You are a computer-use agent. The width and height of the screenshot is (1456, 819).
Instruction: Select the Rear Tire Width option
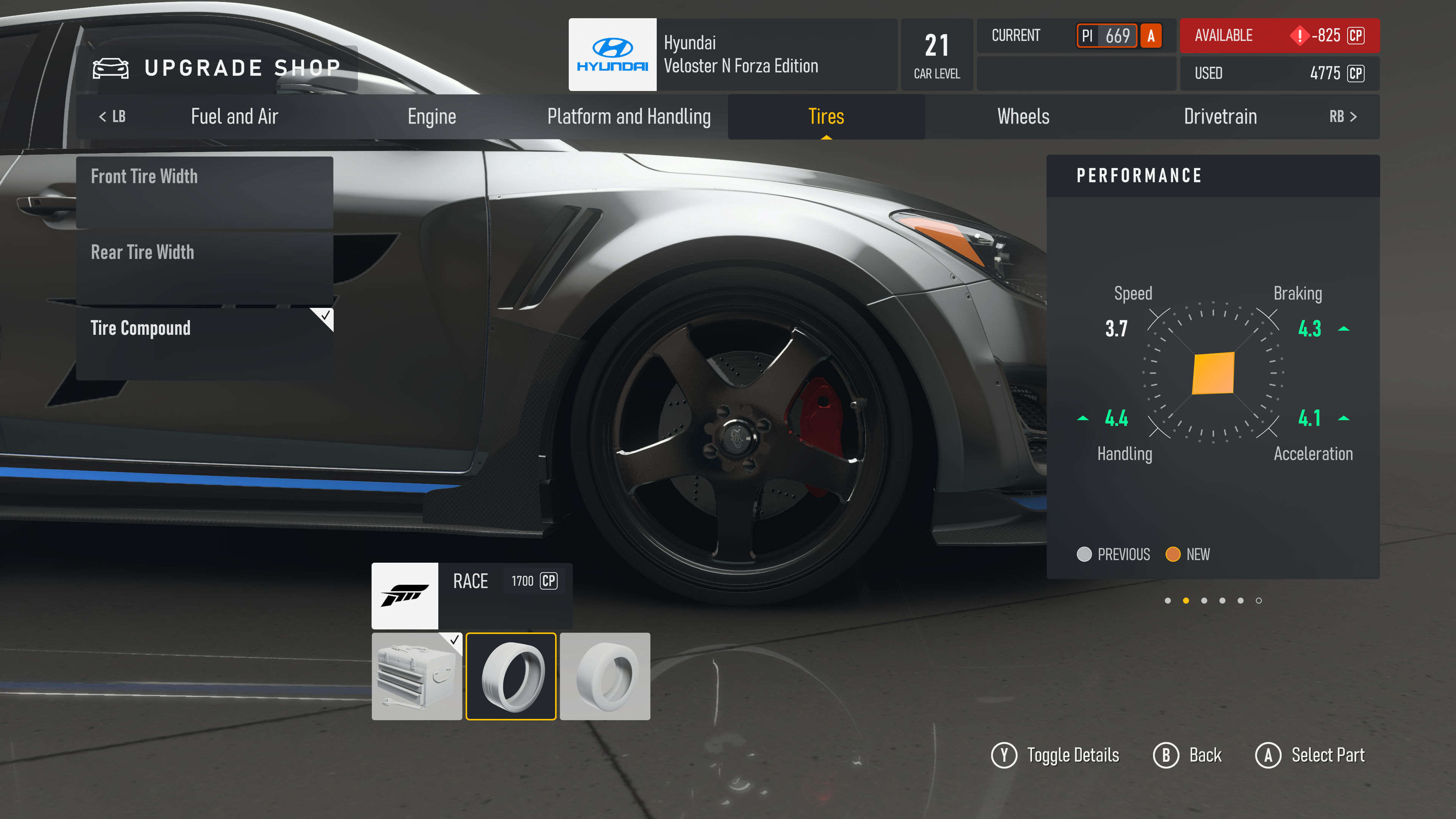(205, 268)
